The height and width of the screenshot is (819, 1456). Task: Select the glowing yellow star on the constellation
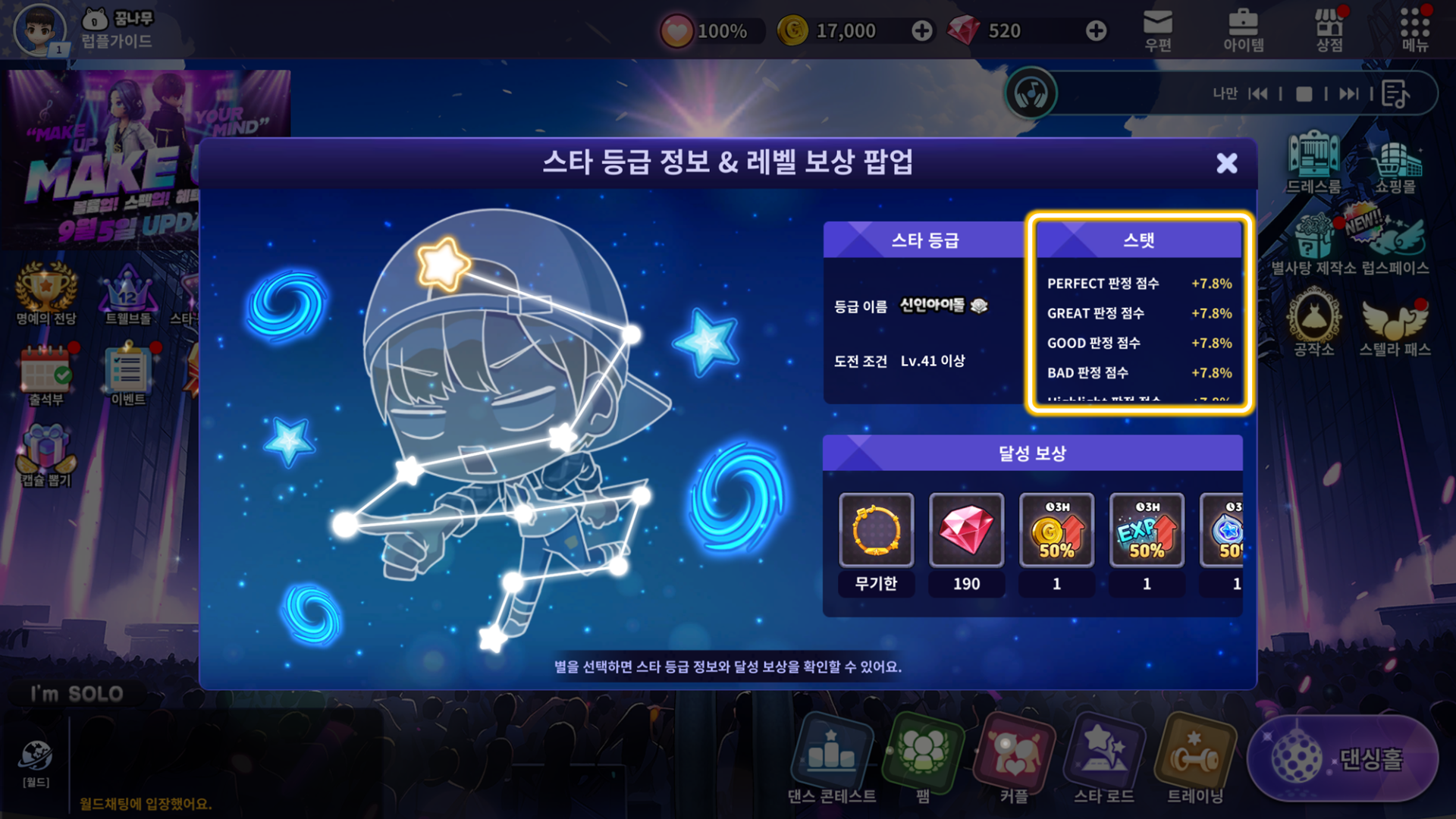[442, 263]
